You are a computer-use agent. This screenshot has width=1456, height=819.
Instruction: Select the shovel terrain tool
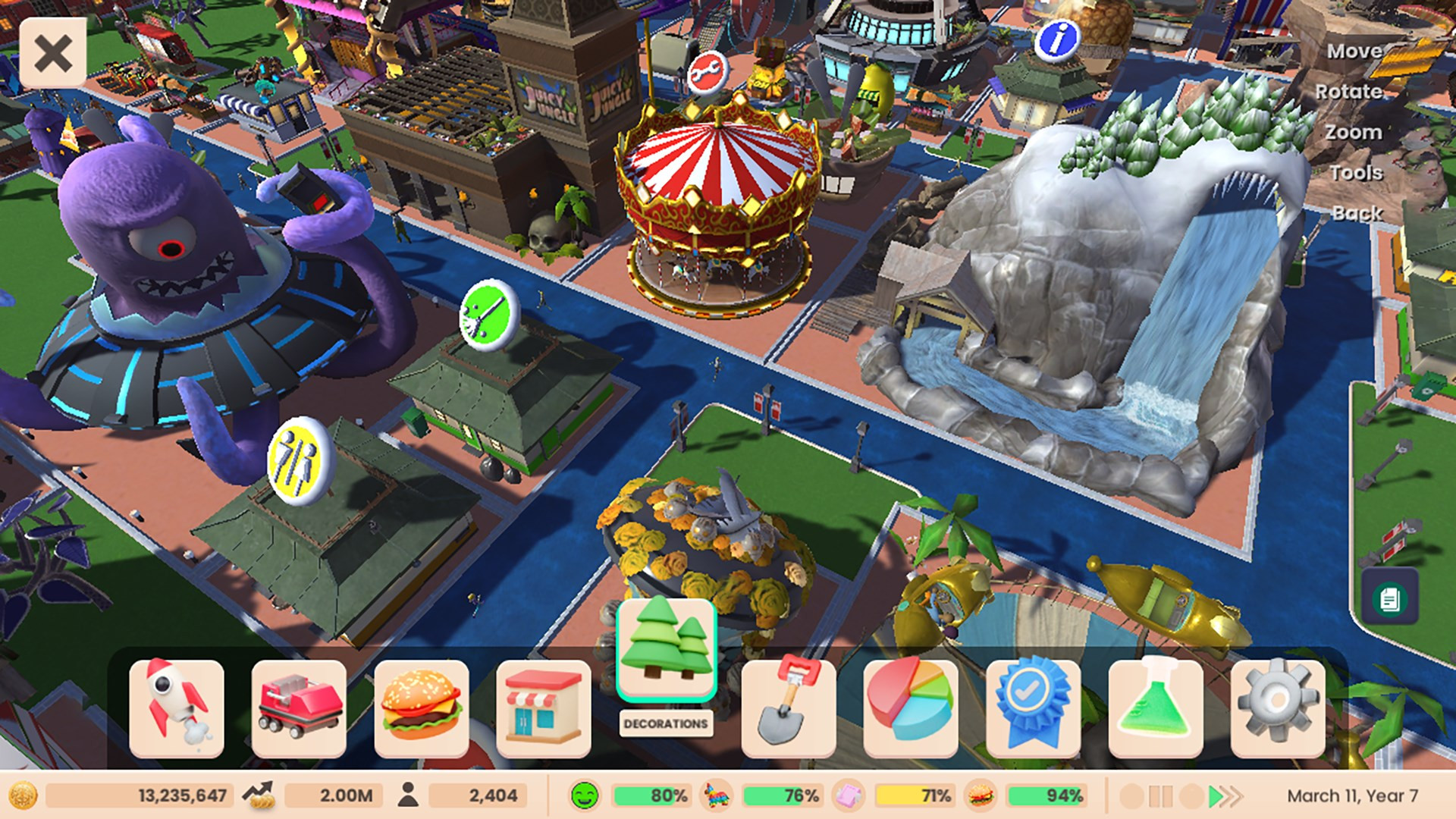point(789,708)
